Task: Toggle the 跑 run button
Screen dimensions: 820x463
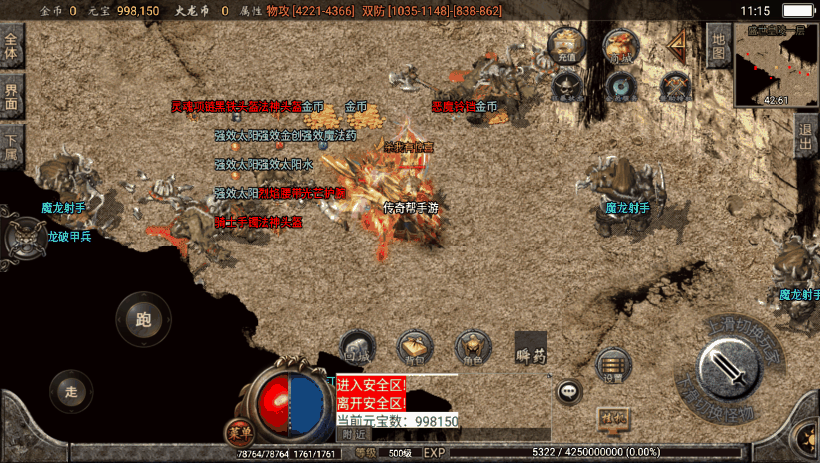Action: coord(142,319)
